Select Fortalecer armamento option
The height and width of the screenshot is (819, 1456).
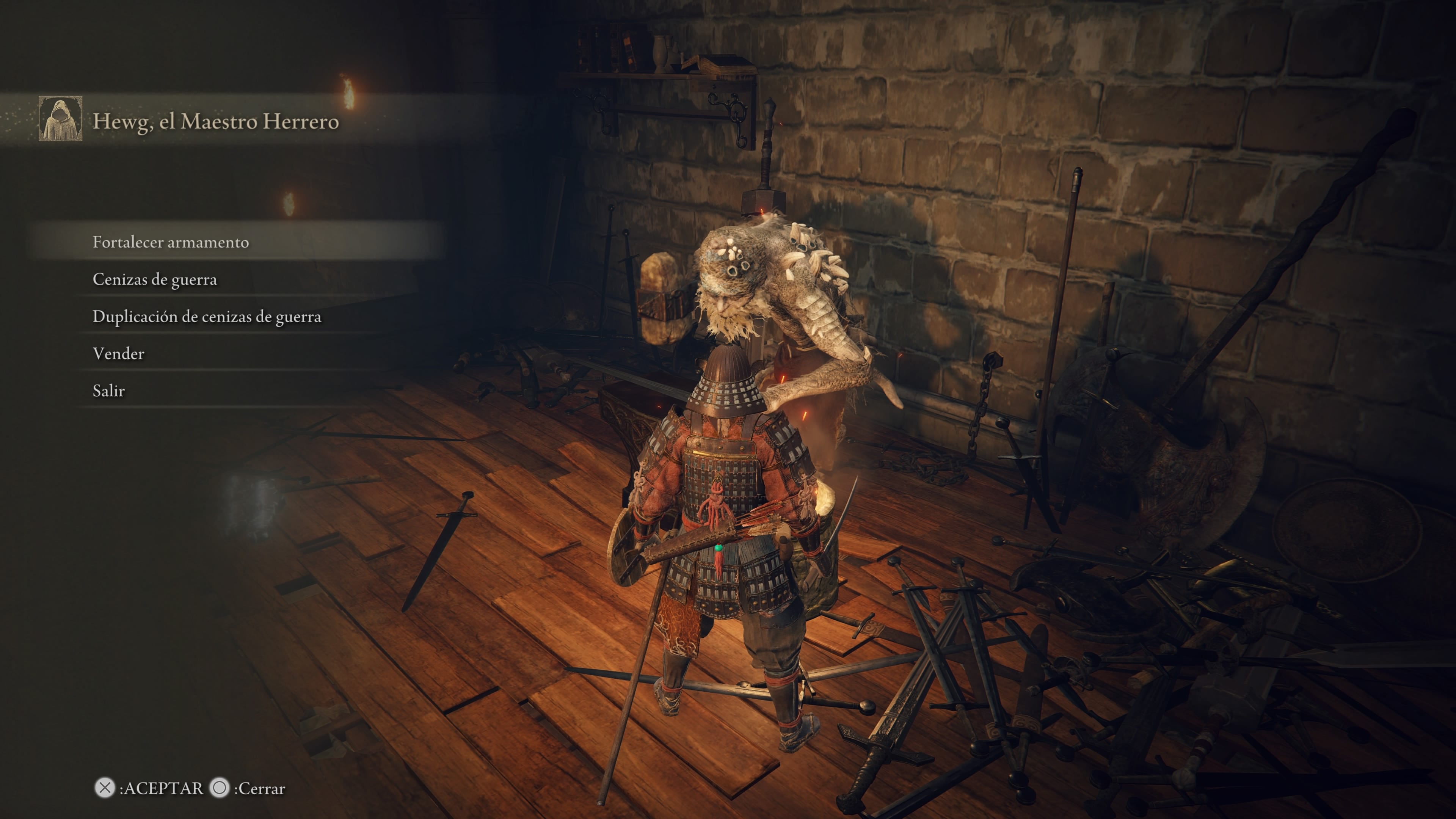[171, 242]
